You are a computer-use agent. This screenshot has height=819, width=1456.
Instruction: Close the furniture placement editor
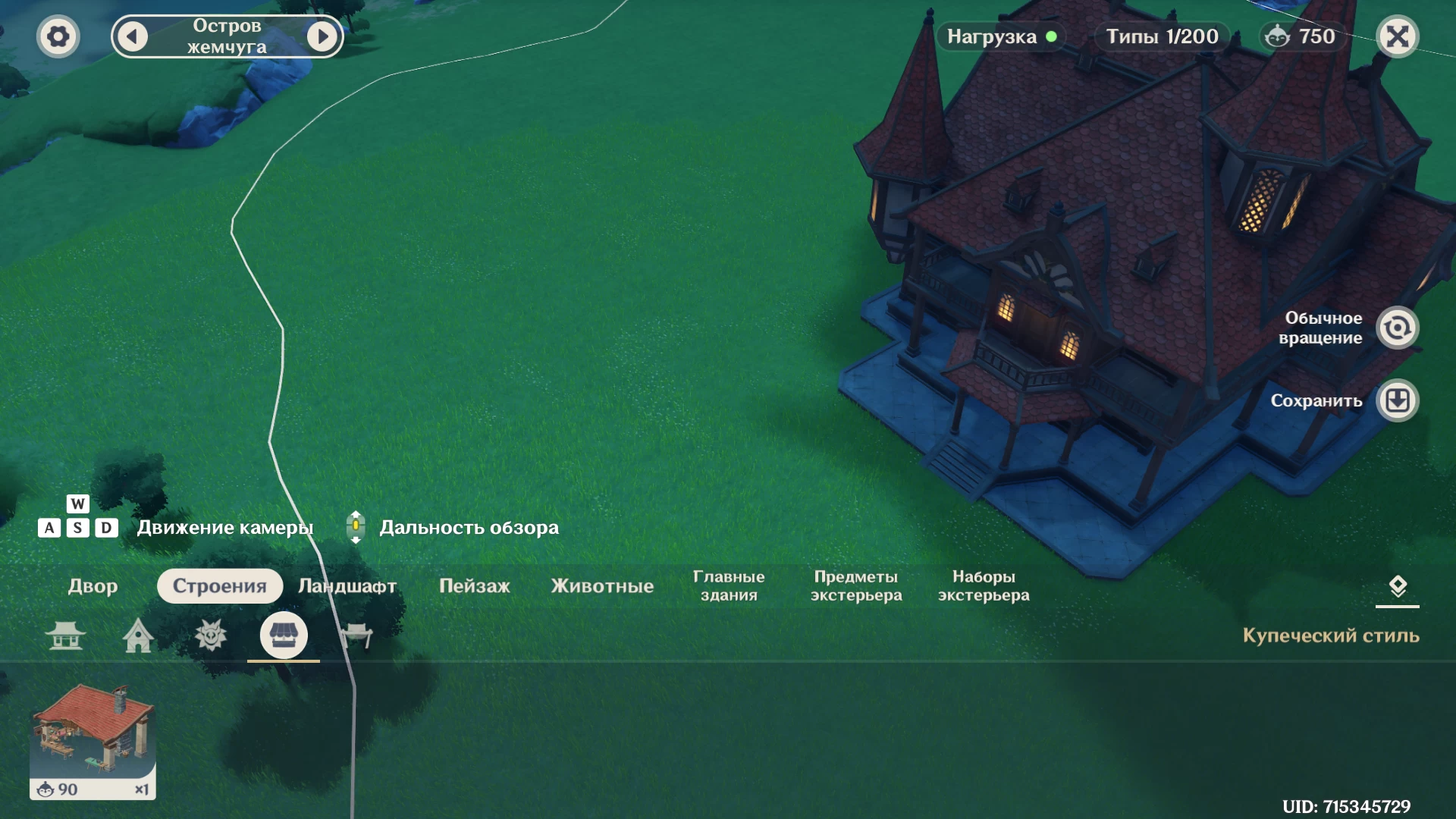click(1397, 36)
